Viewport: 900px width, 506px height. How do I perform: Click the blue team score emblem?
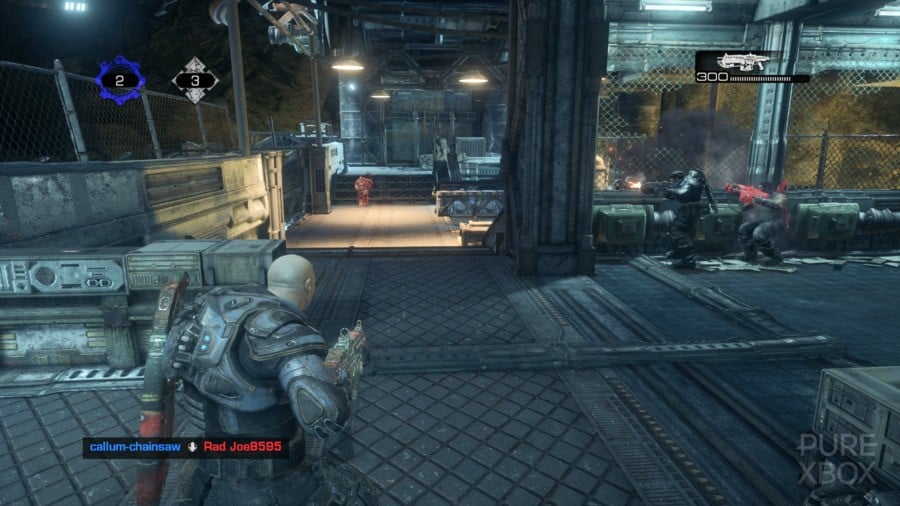120,80
